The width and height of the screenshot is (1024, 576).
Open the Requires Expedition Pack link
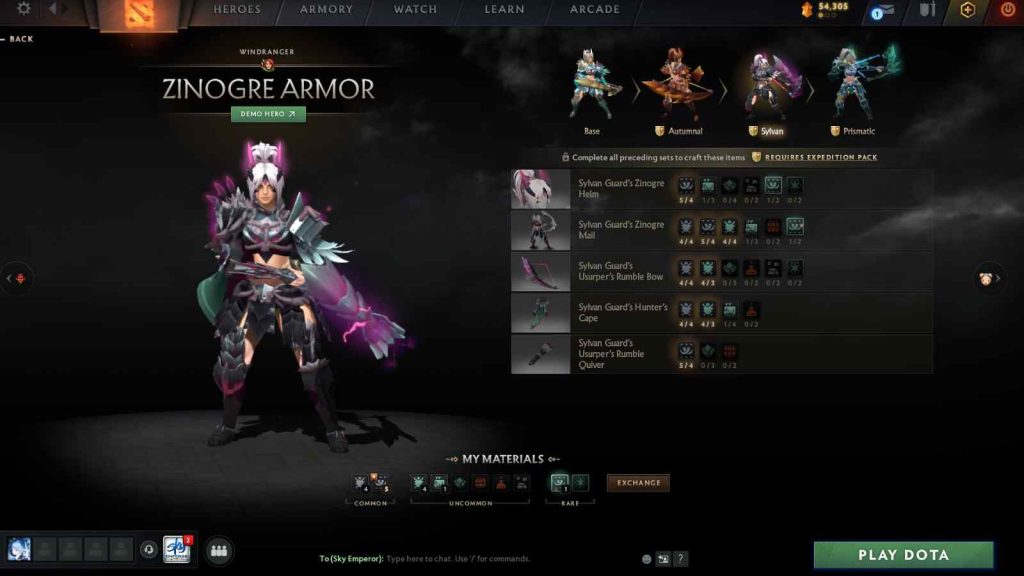point(821,157)
